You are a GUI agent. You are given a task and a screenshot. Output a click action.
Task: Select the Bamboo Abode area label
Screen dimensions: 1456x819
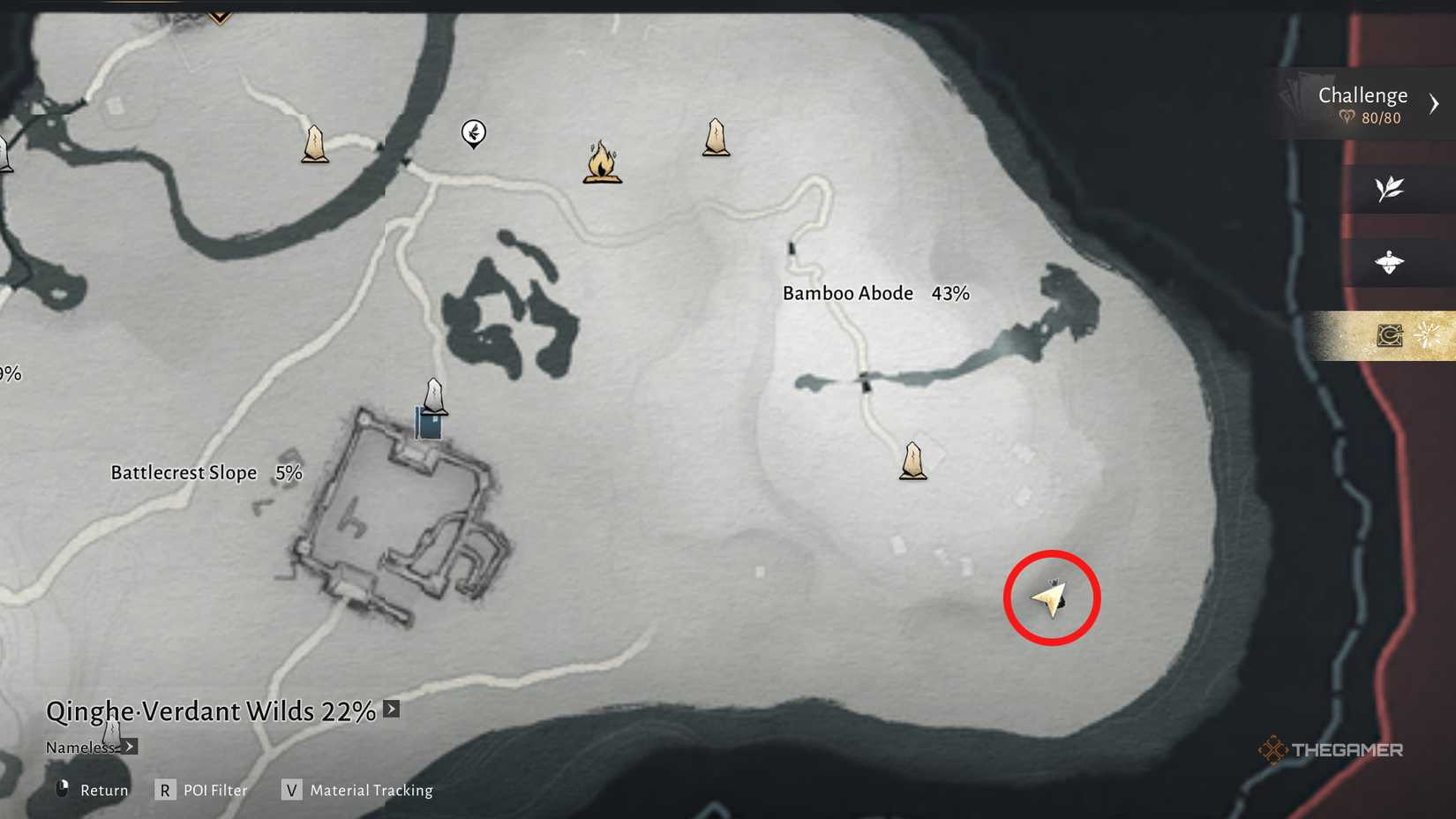847,292
